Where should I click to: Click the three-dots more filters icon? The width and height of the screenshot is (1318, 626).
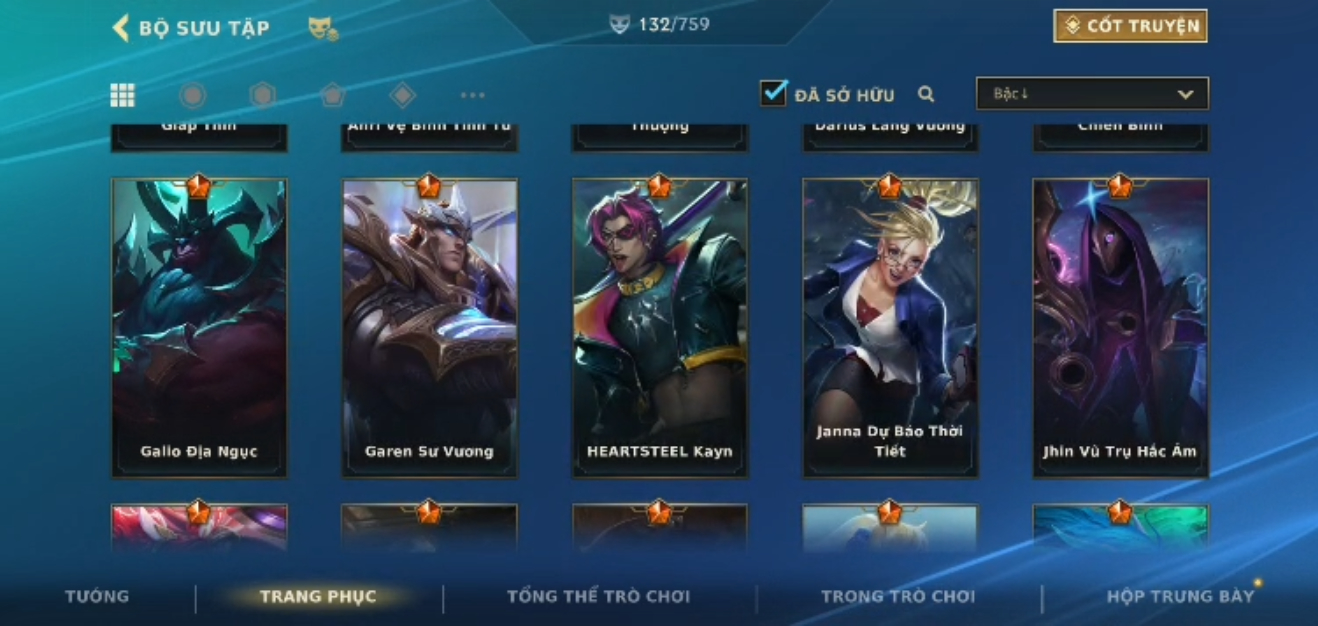[472, 95]
